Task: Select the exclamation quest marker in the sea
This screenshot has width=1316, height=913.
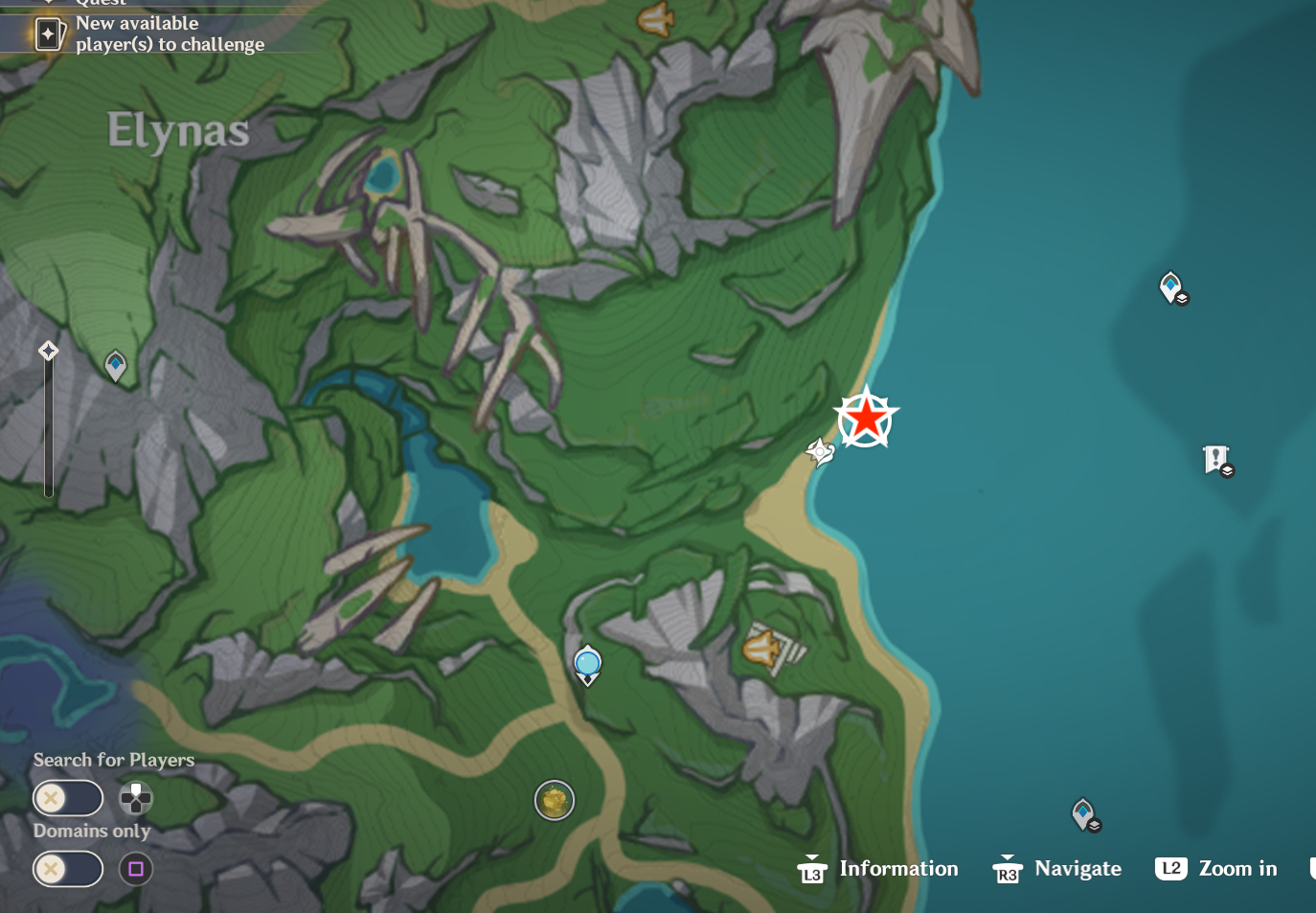Action: [1216, 460]
